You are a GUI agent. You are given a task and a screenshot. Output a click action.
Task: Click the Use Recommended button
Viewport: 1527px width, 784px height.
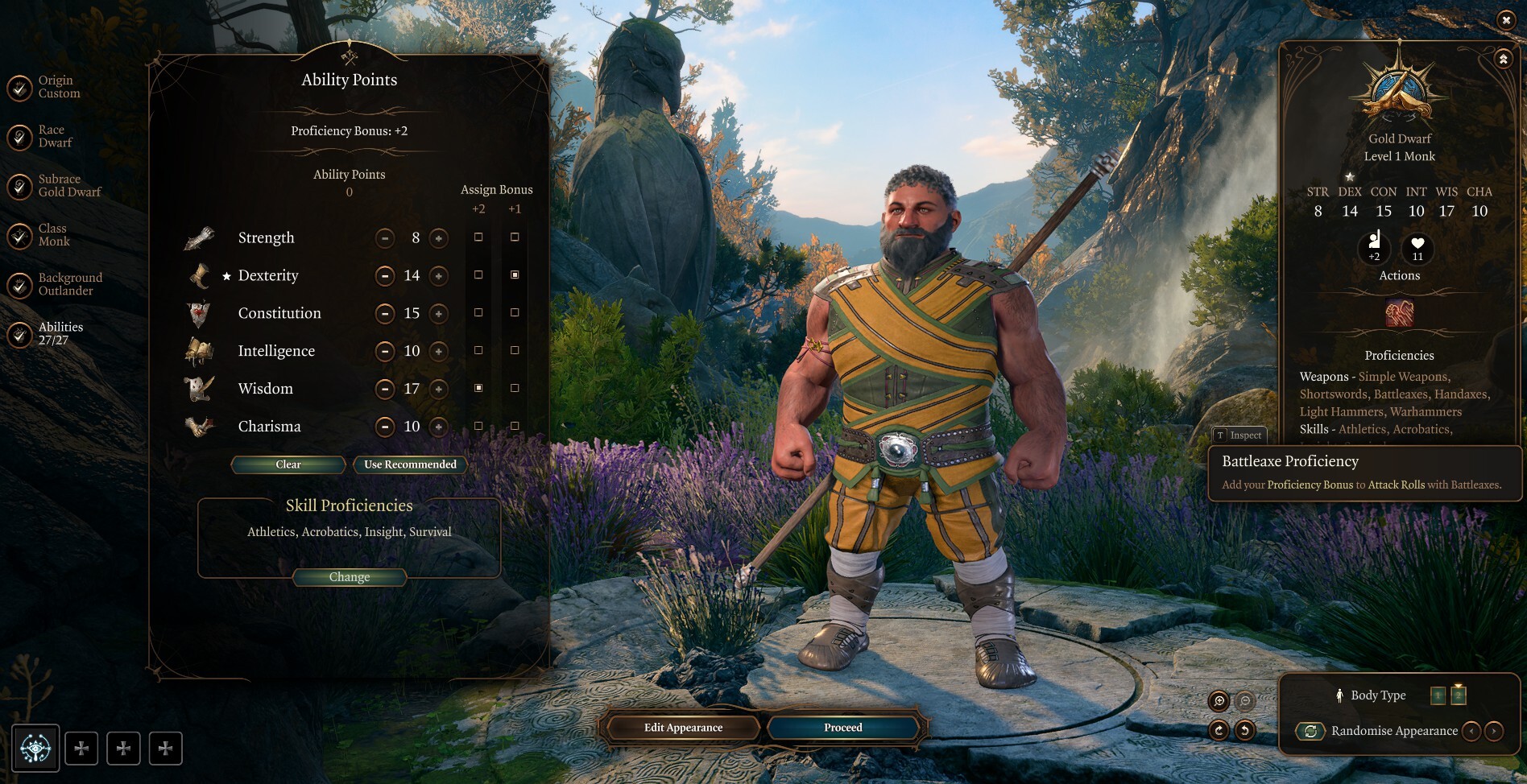coord(409,464)
